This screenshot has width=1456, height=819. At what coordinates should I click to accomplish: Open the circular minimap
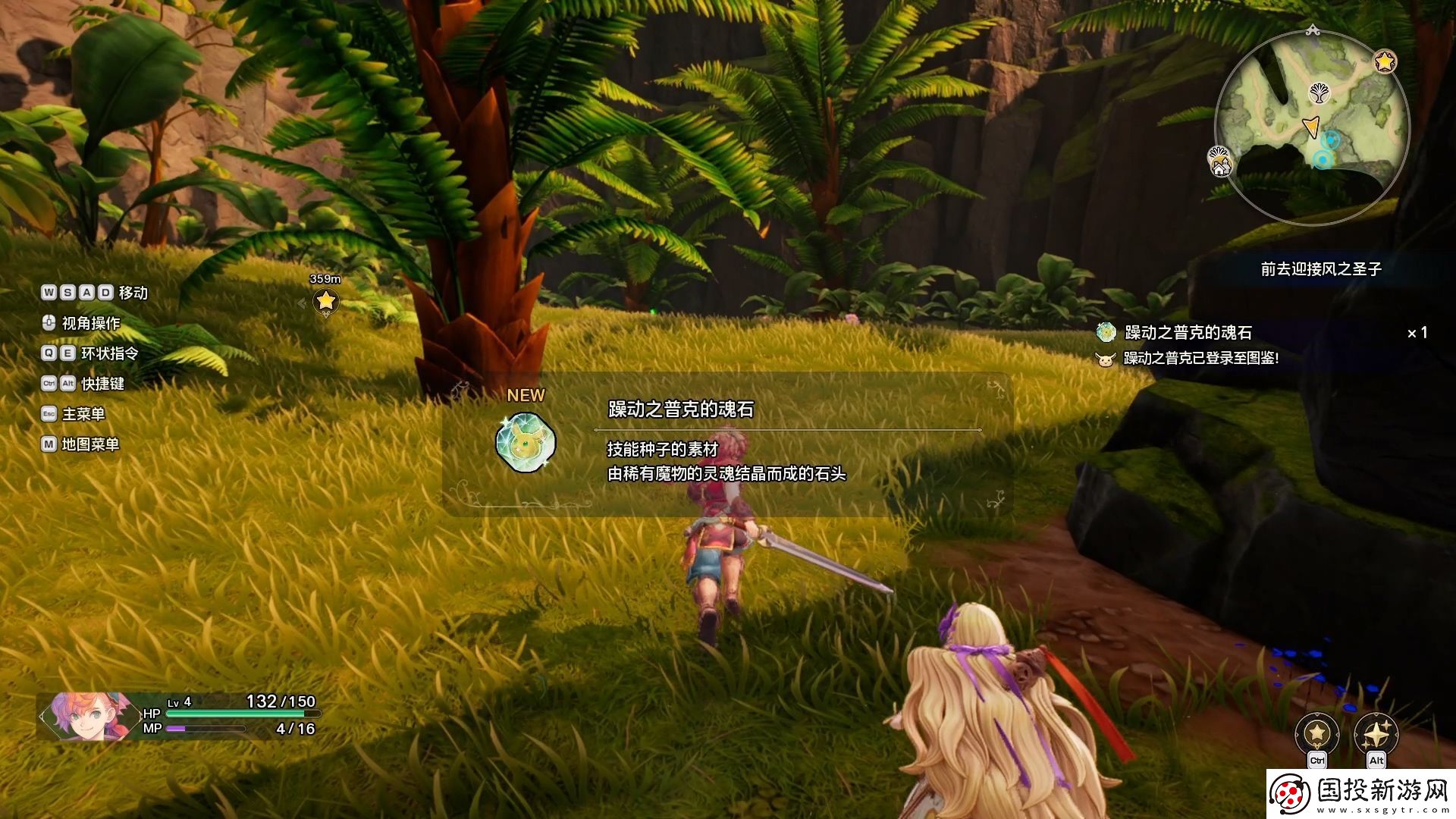click(1312, 127)
